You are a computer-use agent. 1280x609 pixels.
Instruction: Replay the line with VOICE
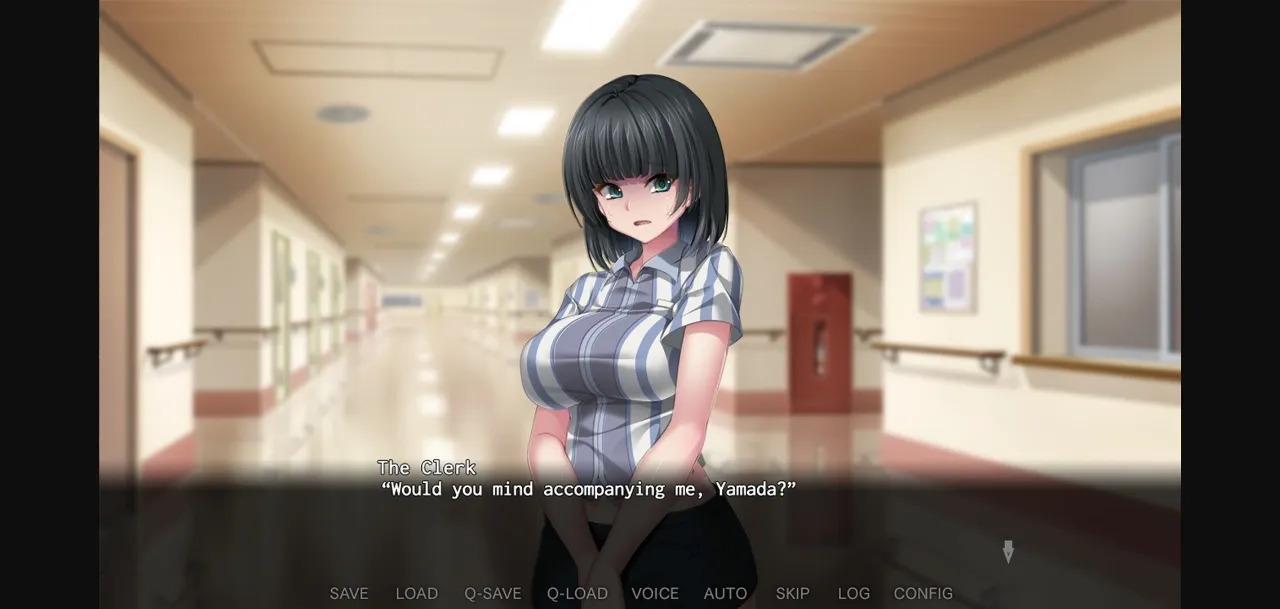click(655, 593)
